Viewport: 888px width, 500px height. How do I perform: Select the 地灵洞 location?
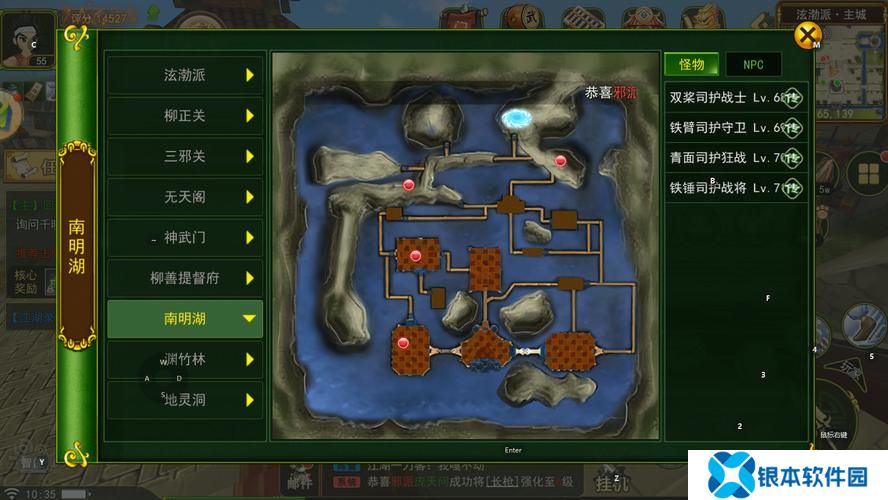click(x=185, y=400)
